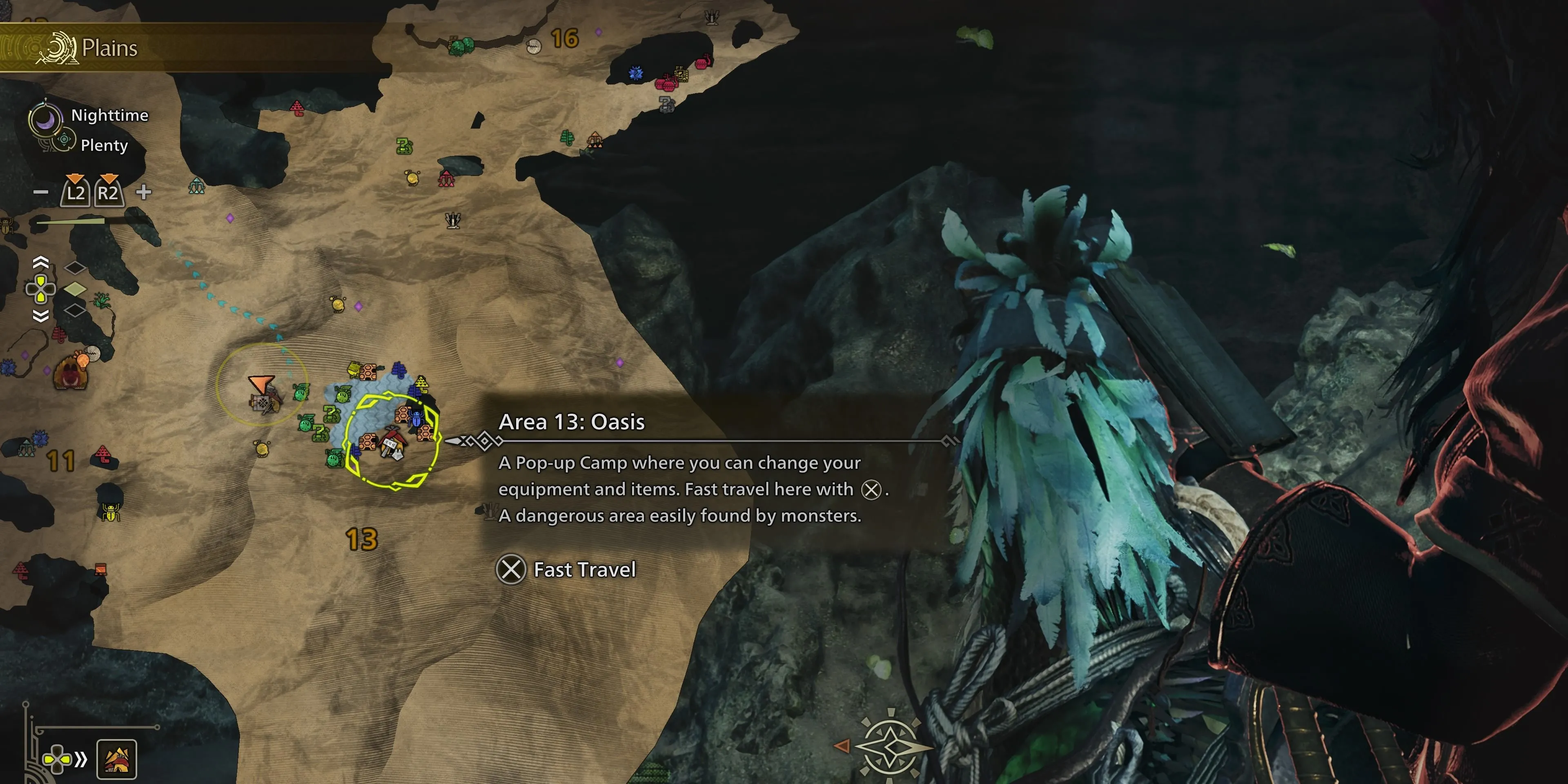
Task: Select the grey question-mark marker near Area 16
Action: point(666,104)
